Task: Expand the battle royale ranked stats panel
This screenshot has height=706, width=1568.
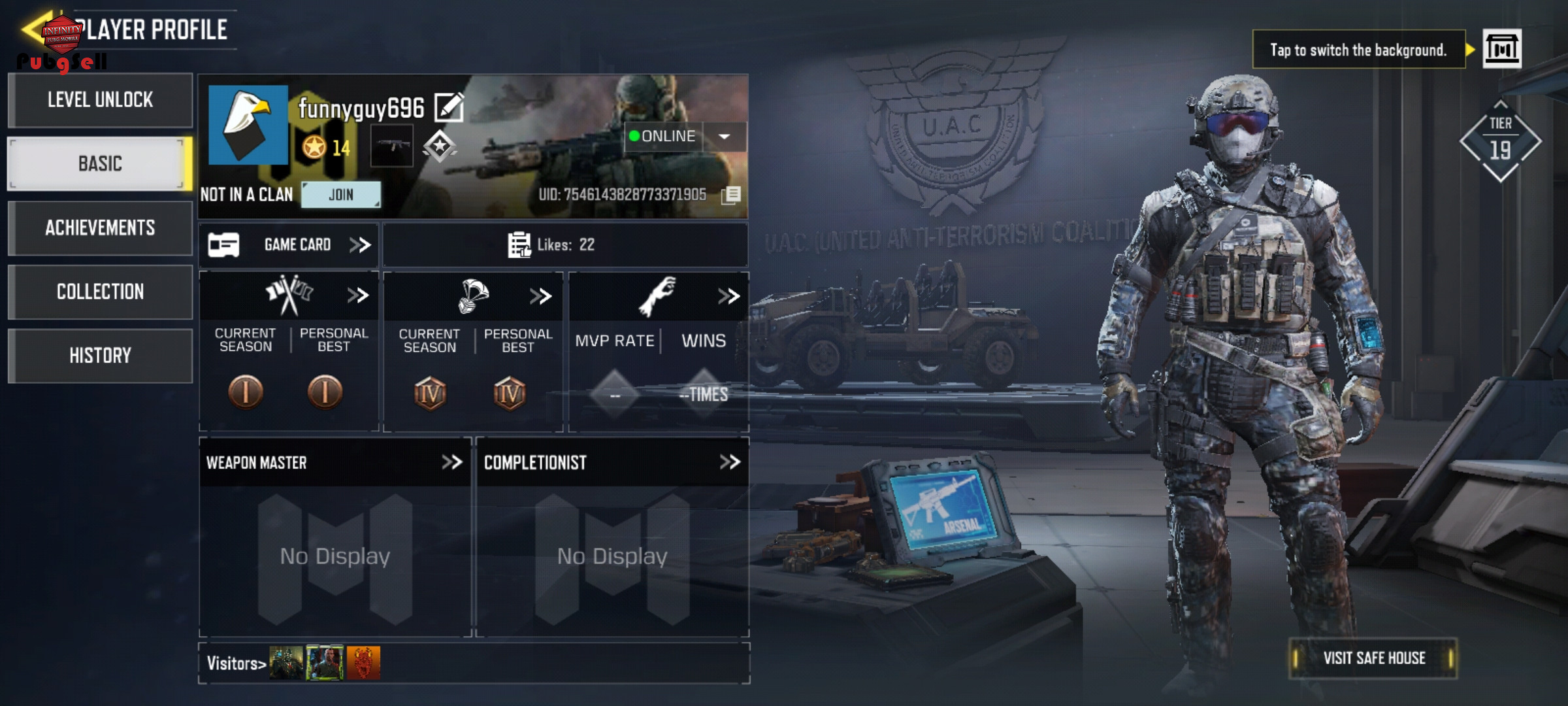Action: click(x=540, y=296)
